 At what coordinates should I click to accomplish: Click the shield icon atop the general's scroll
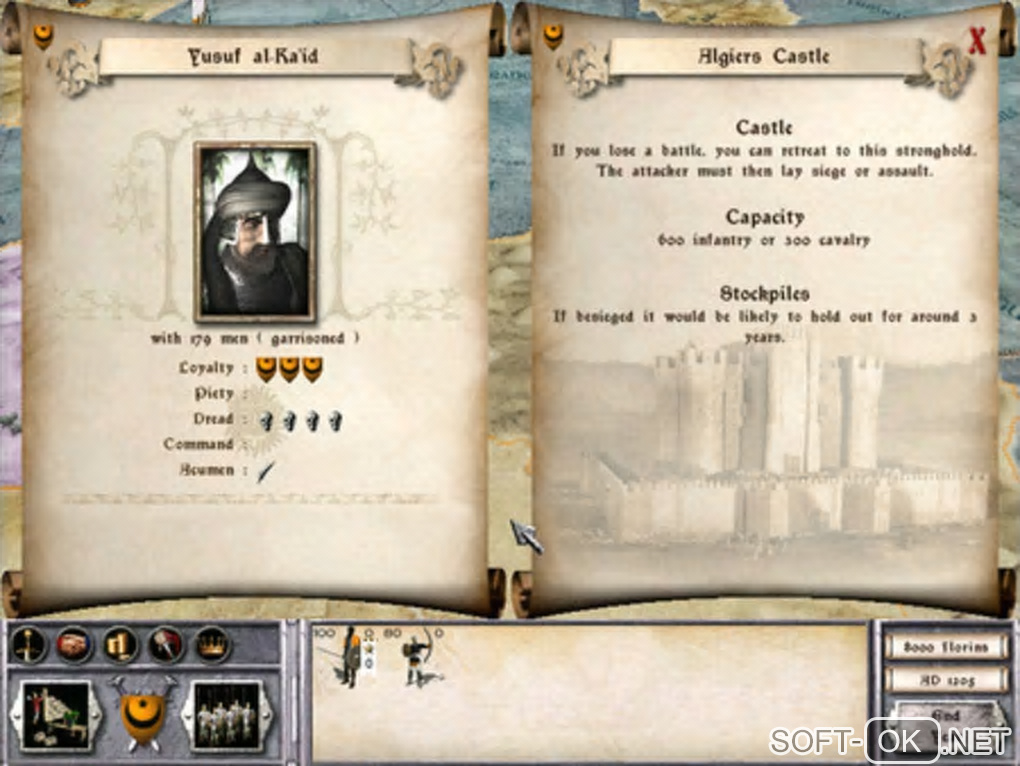click(x=43, y=38)
